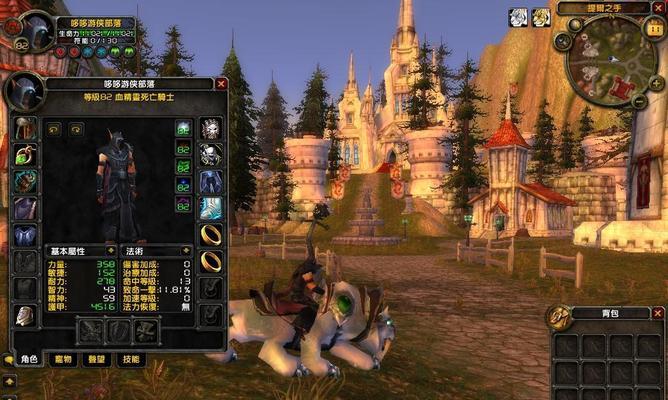The width and height of the screenshot is (668, 400).
Task: Select the white lion buff icon
Action: (x=518, y=17)
